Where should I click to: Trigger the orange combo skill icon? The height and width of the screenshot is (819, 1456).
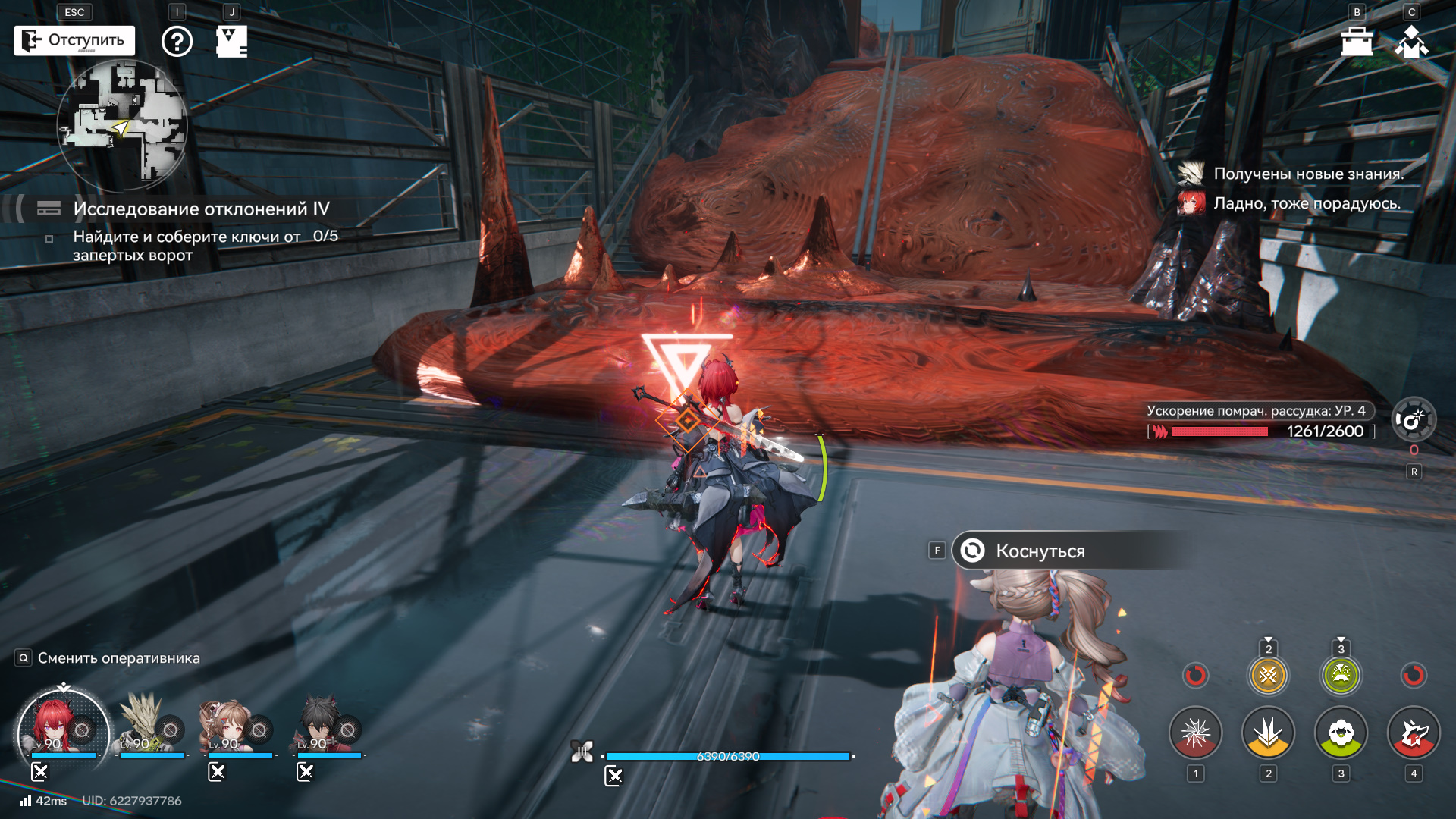click(1268, 674)
